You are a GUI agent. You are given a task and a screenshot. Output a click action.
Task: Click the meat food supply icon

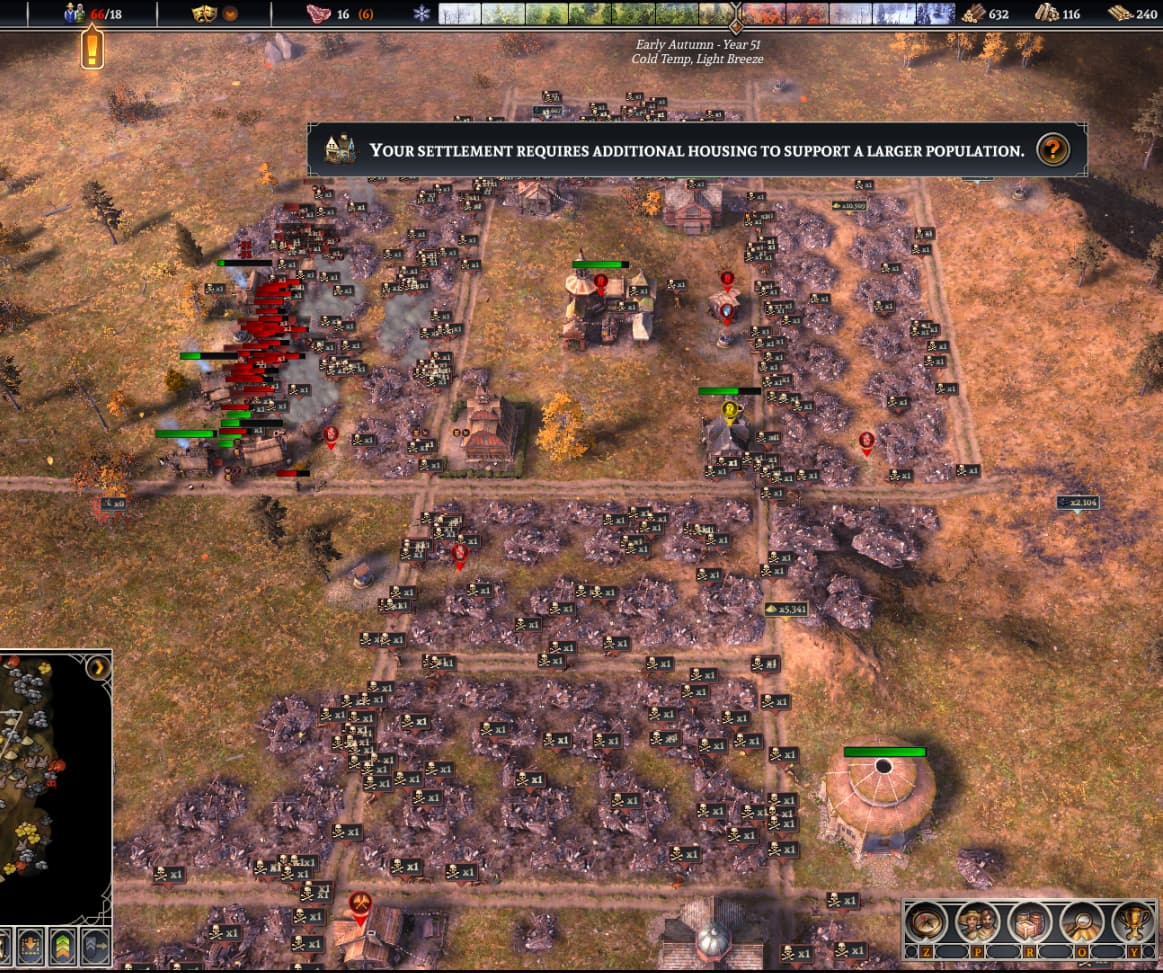[x=318, y=14]
